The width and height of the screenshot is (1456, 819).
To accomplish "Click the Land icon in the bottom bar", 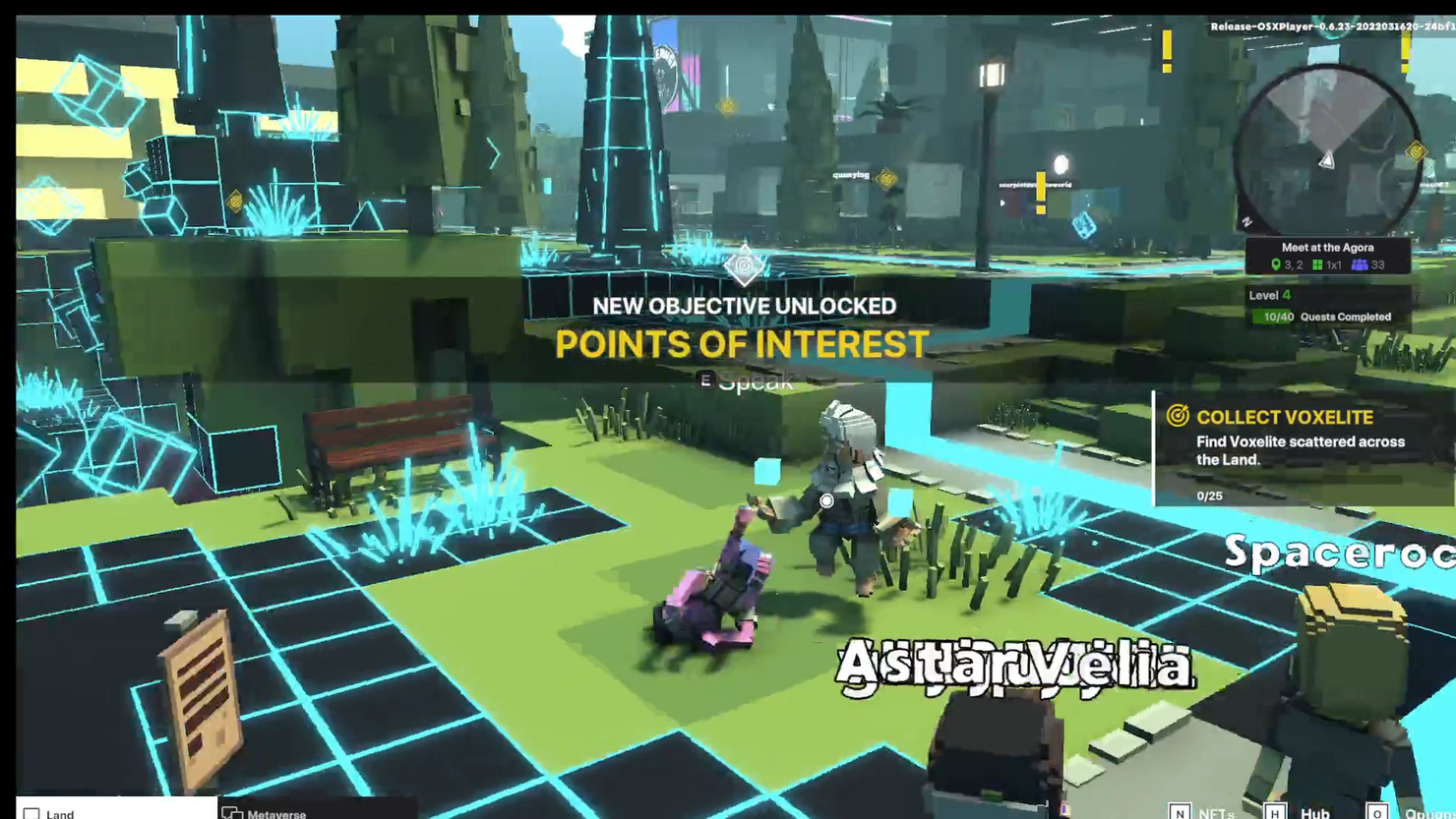I will click(32, 812).
